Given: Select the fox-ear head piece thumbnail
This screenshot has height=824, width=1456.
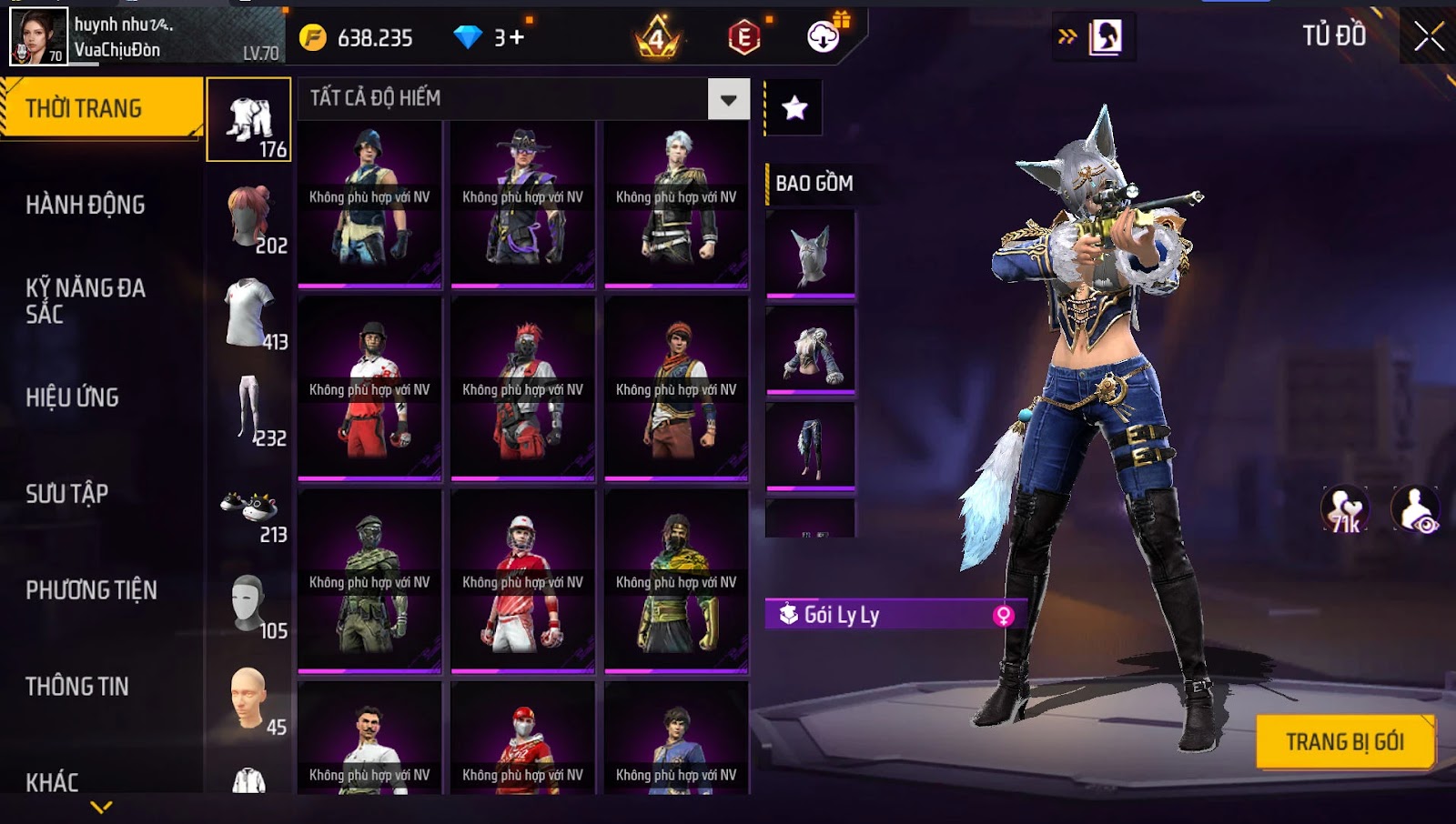Looking at the screenshot, I should point(811,255).
